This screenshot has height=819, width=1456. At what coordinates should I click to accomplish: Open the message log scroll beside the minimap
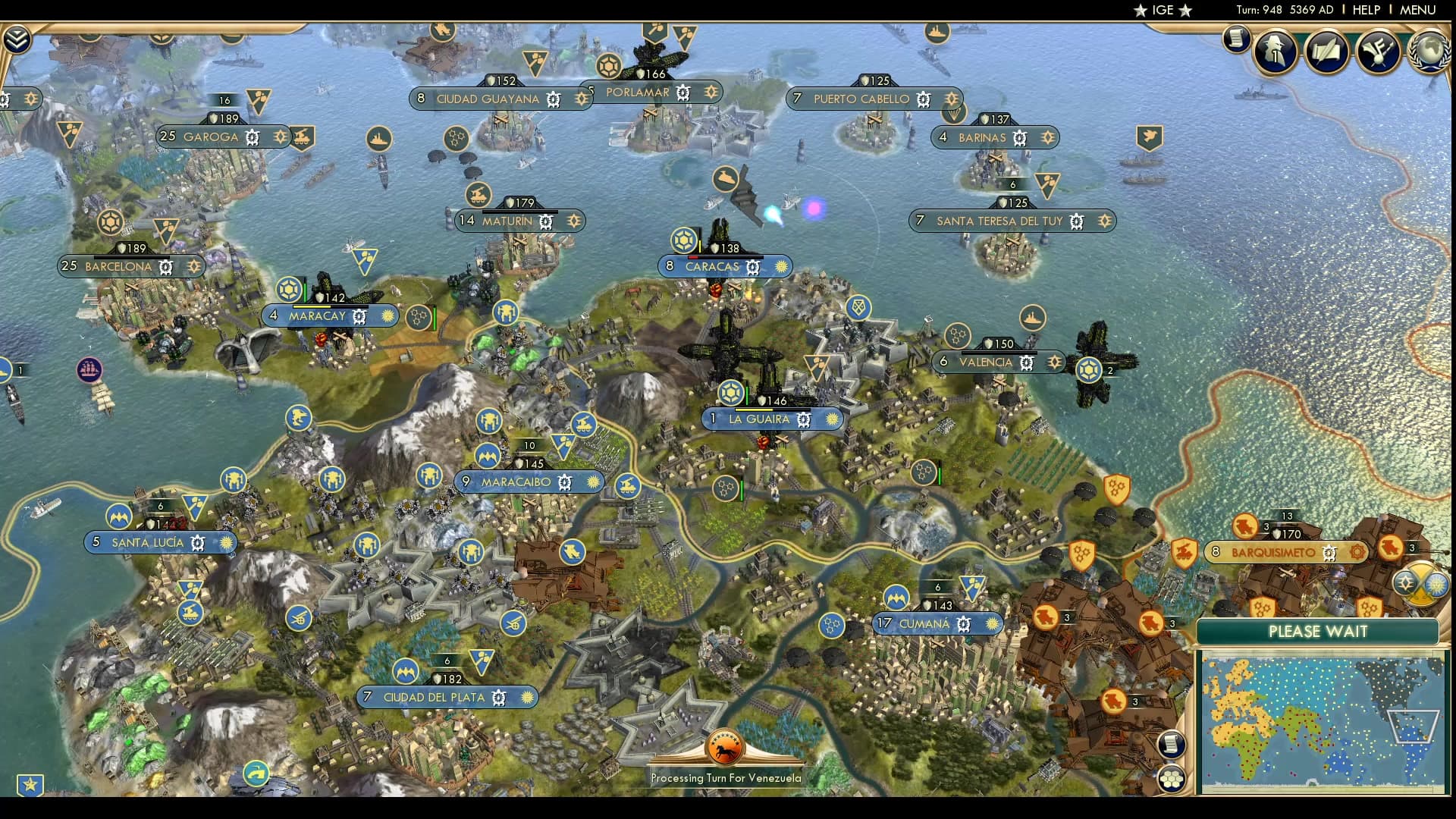pos(1173,744)
